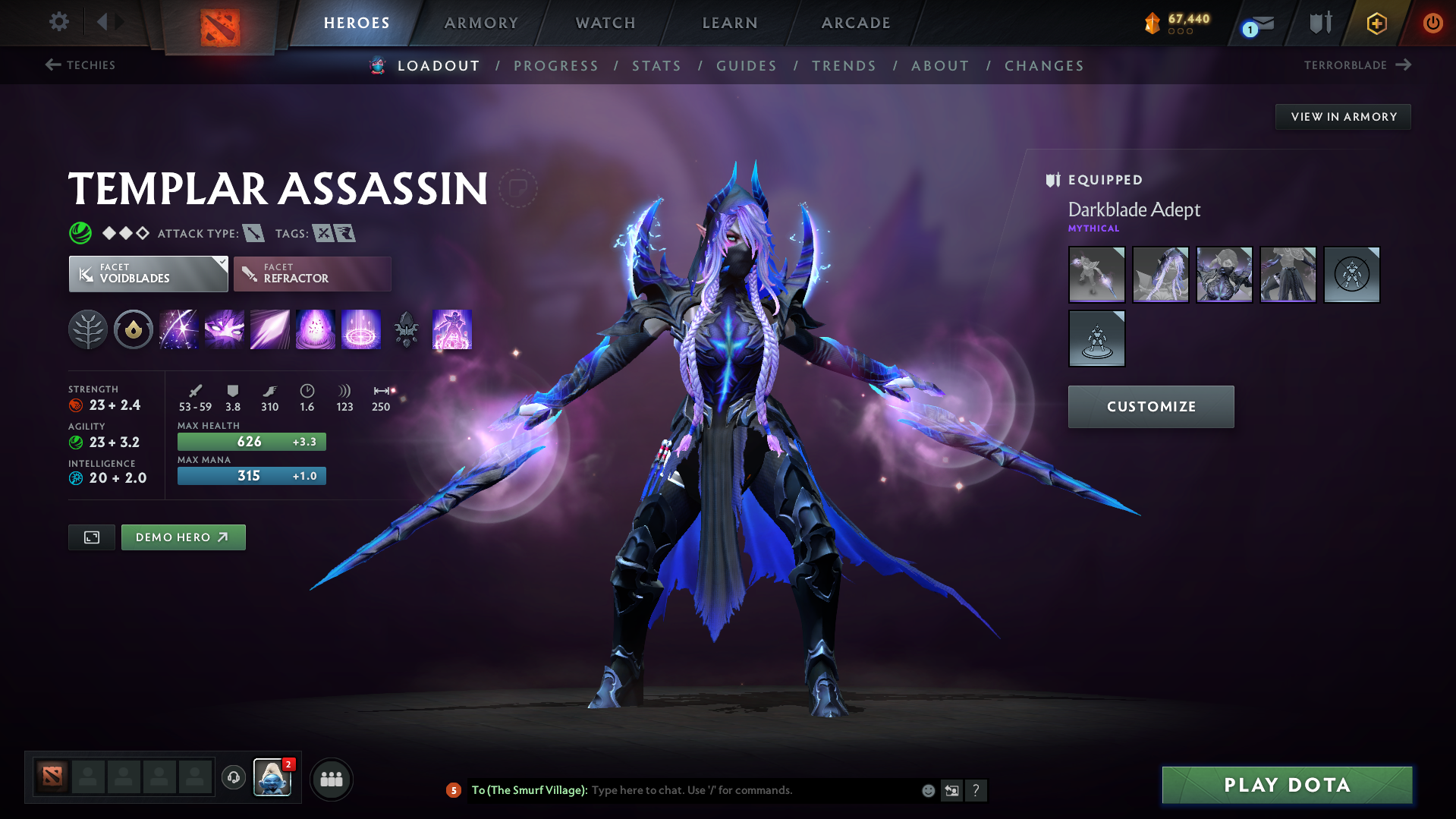
Task: Expand the Voidblades facet dropdown
Action: (148, 274)
